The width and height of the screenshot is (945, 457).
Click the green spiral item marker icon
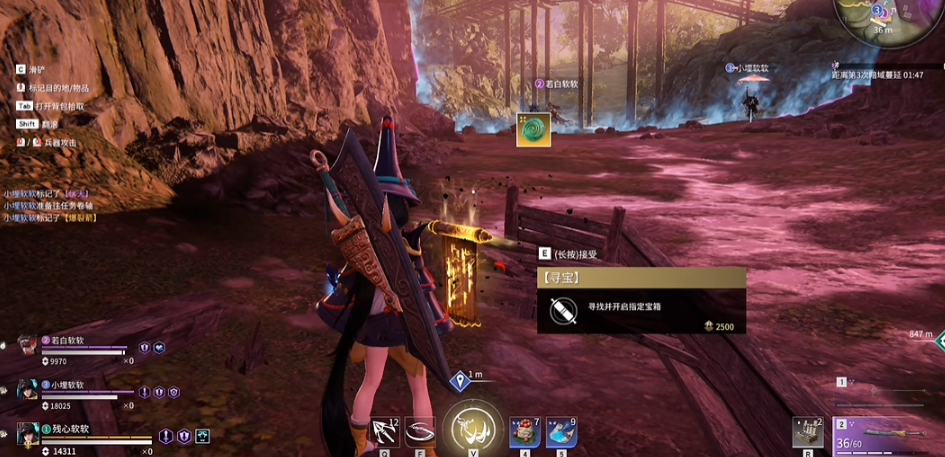[533, 130]
